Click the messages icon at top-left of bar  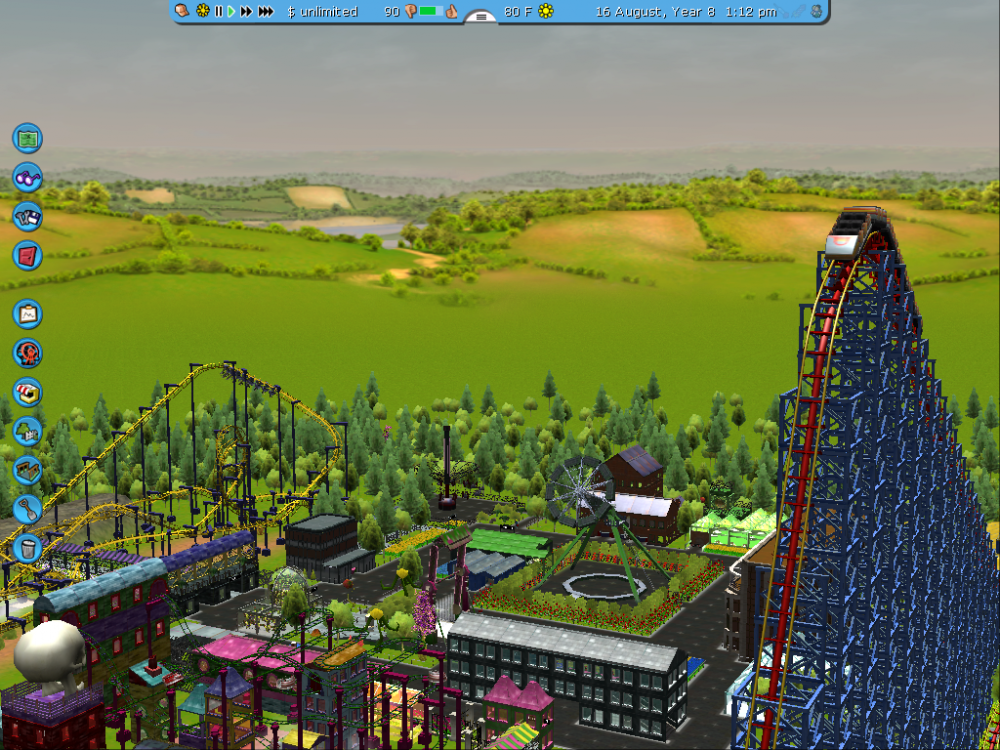tap(182, 11)
